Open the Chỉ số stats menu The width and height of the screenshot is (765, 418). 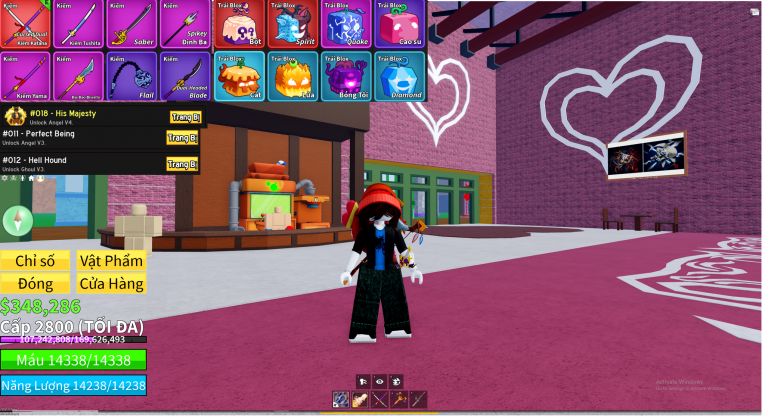point(36,261)
